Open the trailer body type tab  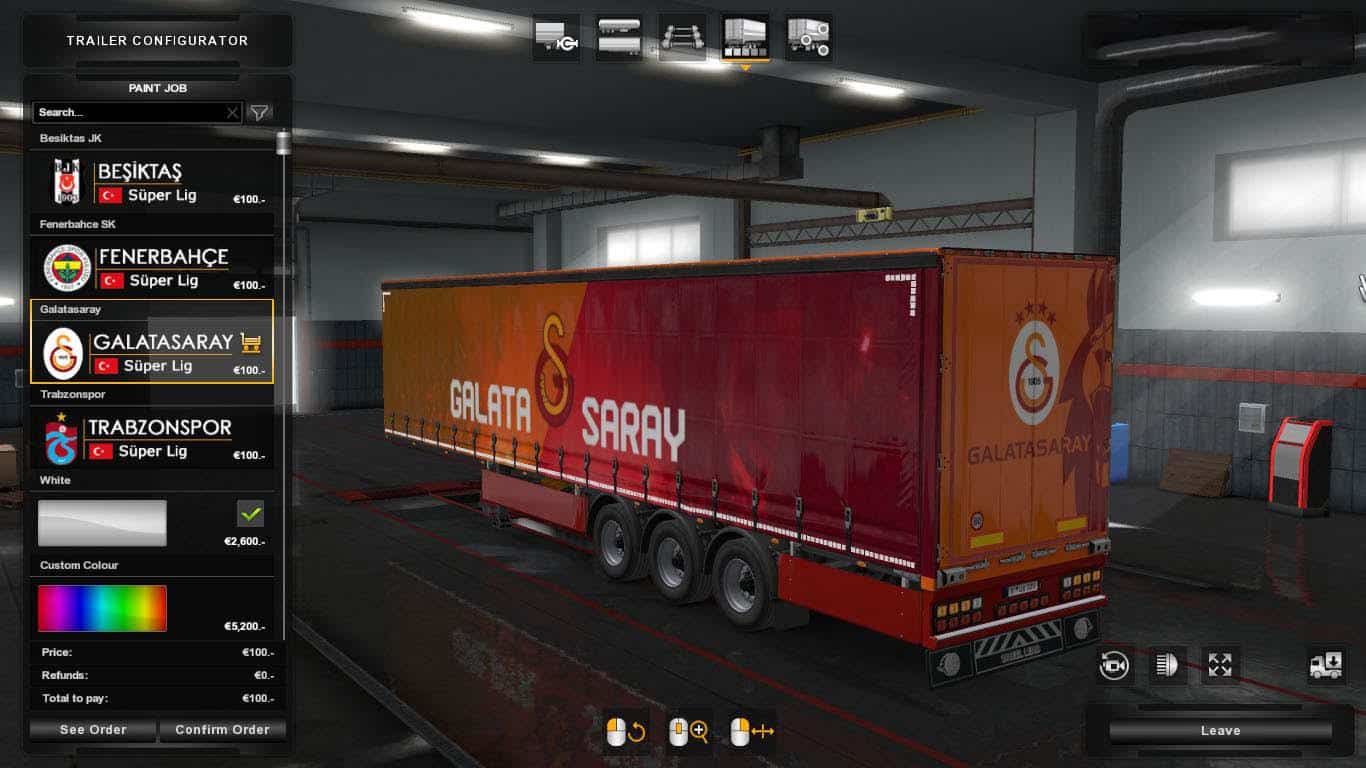point(620,38)
